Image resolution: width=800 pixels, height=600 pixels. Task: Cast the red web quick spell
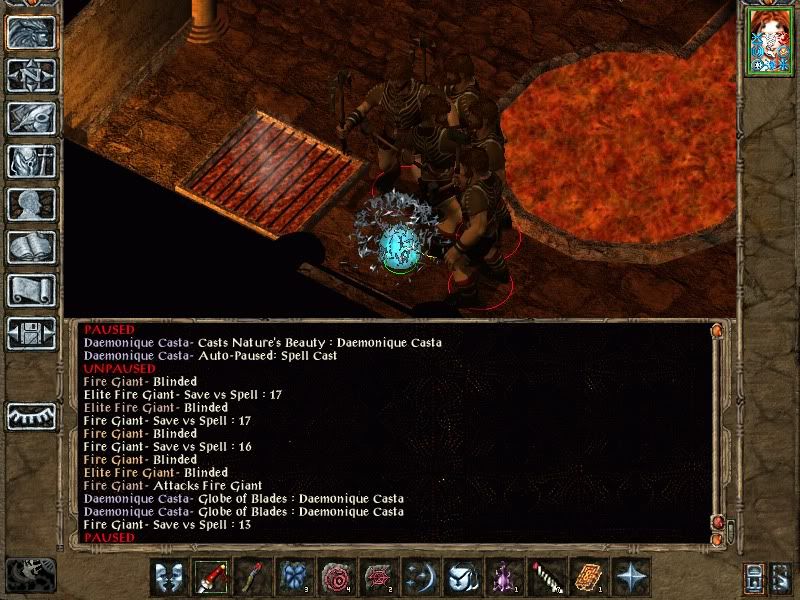(379, 577)
